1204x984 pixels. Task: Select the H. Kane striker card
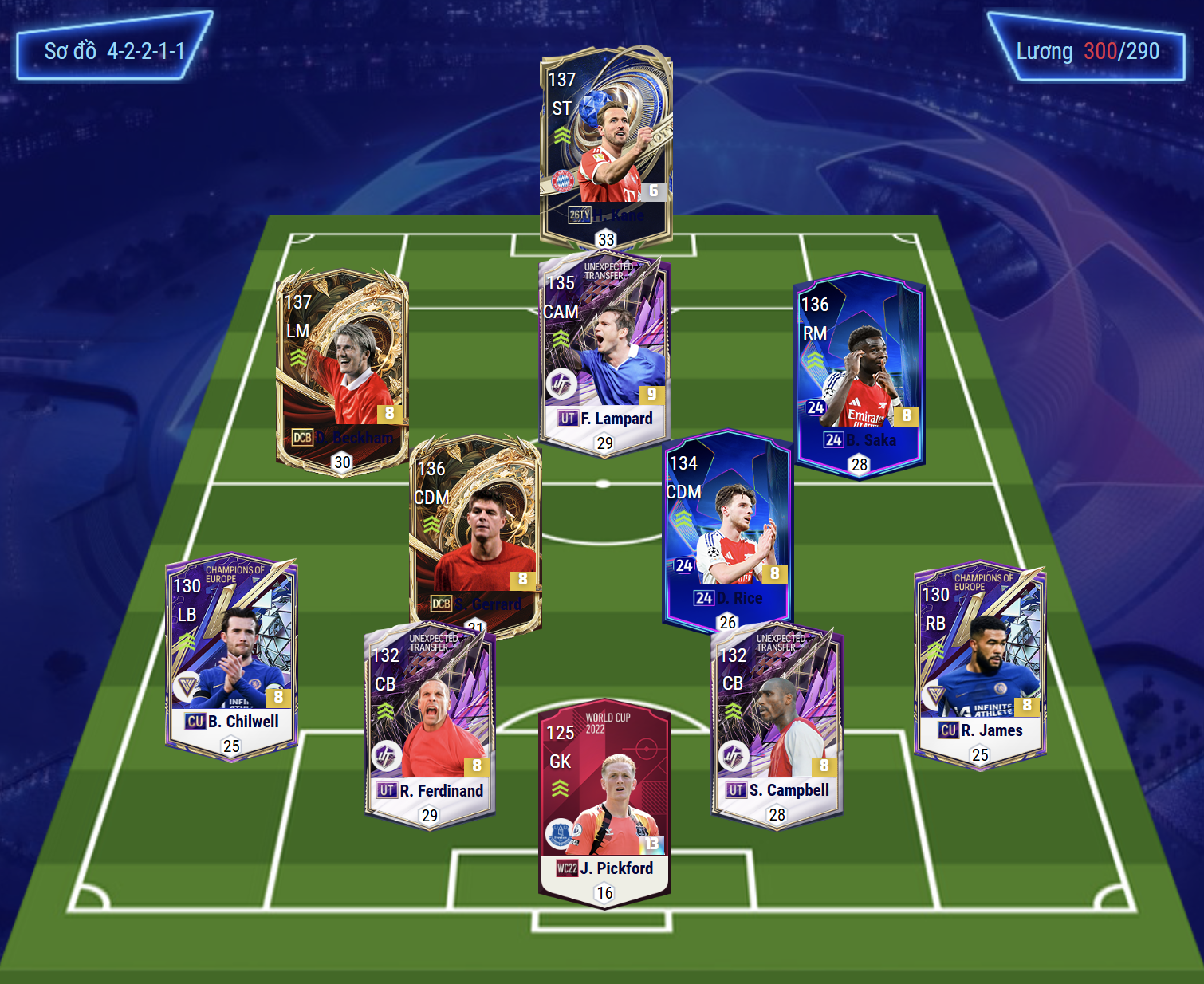coord(606,148)
